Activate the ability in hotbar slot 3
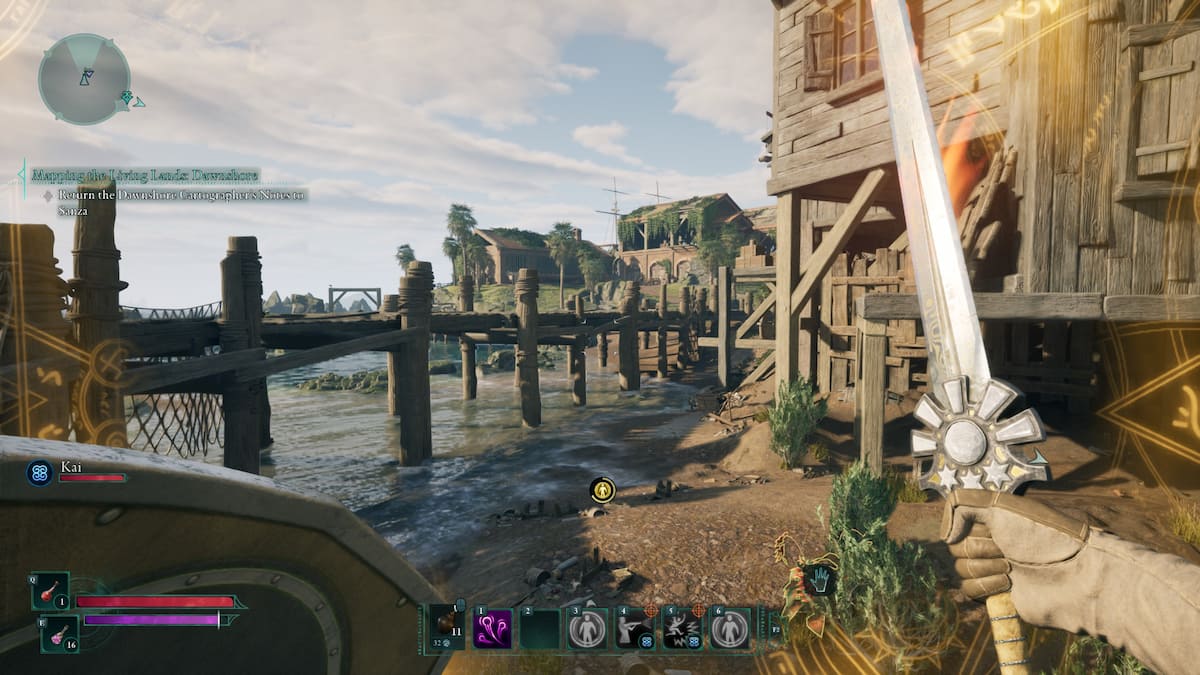1200x675 pixels. click(588, 629)
